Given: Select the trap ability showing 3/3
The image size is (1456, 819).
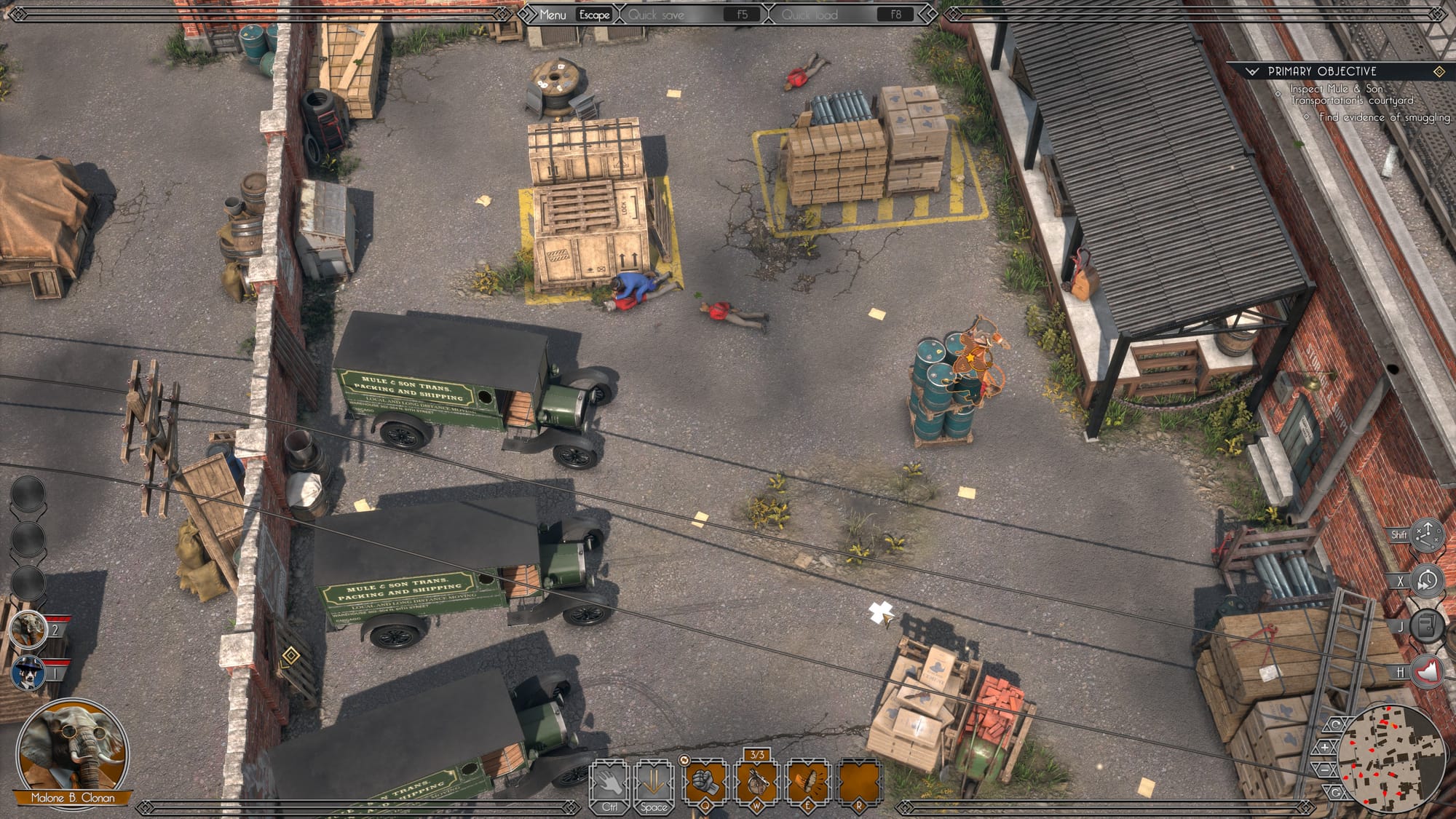Looking at the screenshot, I should 757,783.
